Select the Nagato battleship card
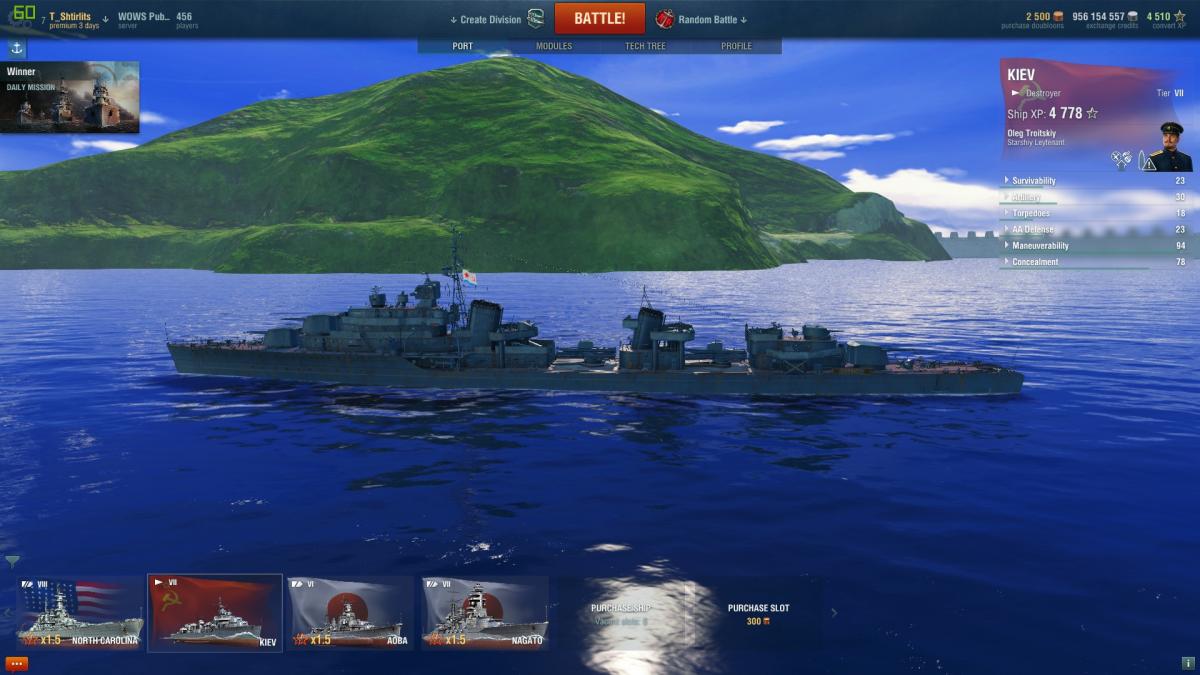The width and height of the screenshot is (1200, 675). point(485,612)
